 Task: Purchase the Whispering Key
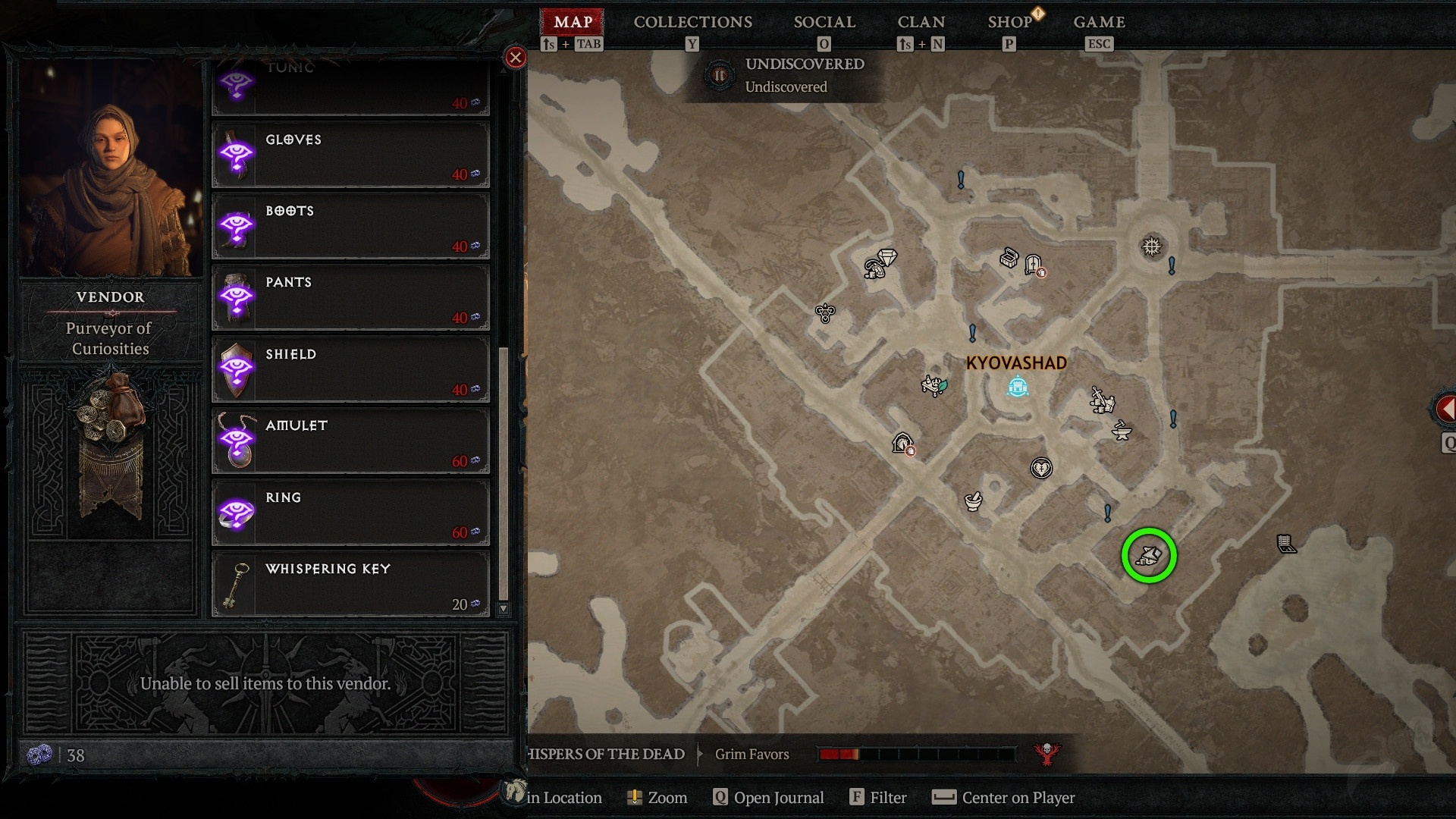point(350,584)
